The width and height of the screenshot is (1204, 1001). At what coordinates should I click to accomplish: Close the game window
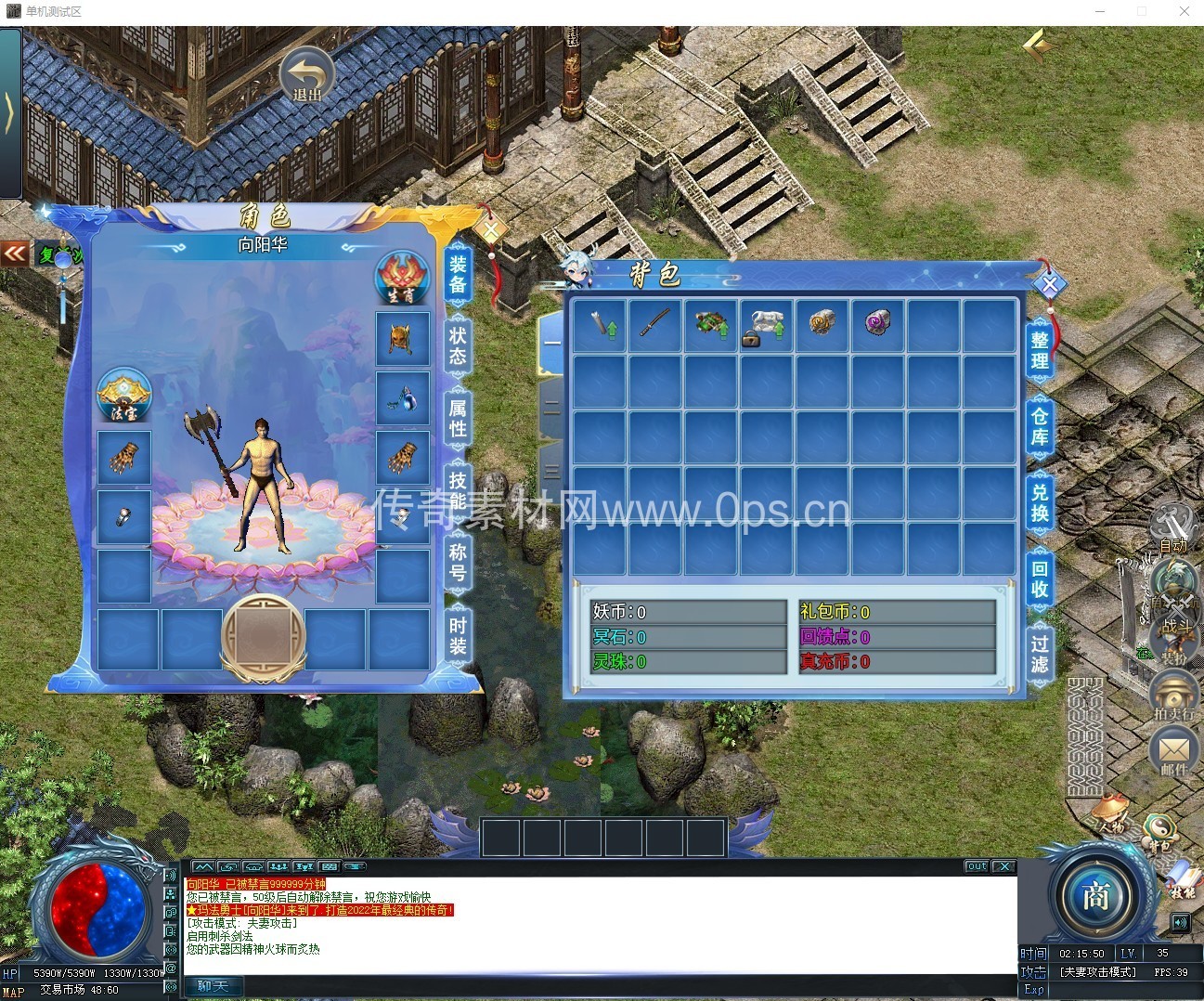tap(1185, 11)
